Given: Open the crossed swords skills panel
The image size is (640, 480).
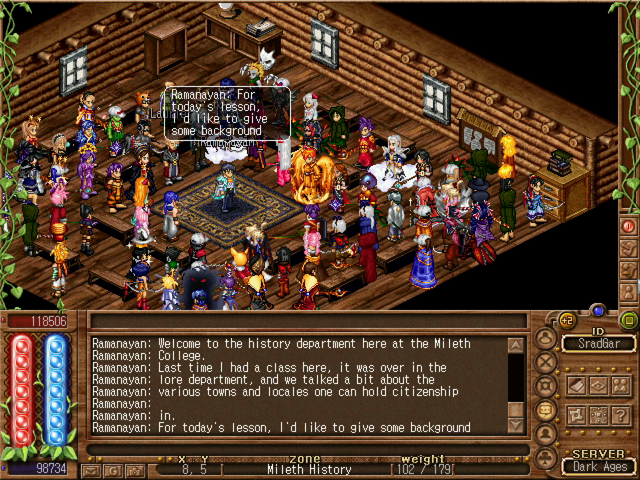Looking at the screenshot, I should click(x=546, y=361).
